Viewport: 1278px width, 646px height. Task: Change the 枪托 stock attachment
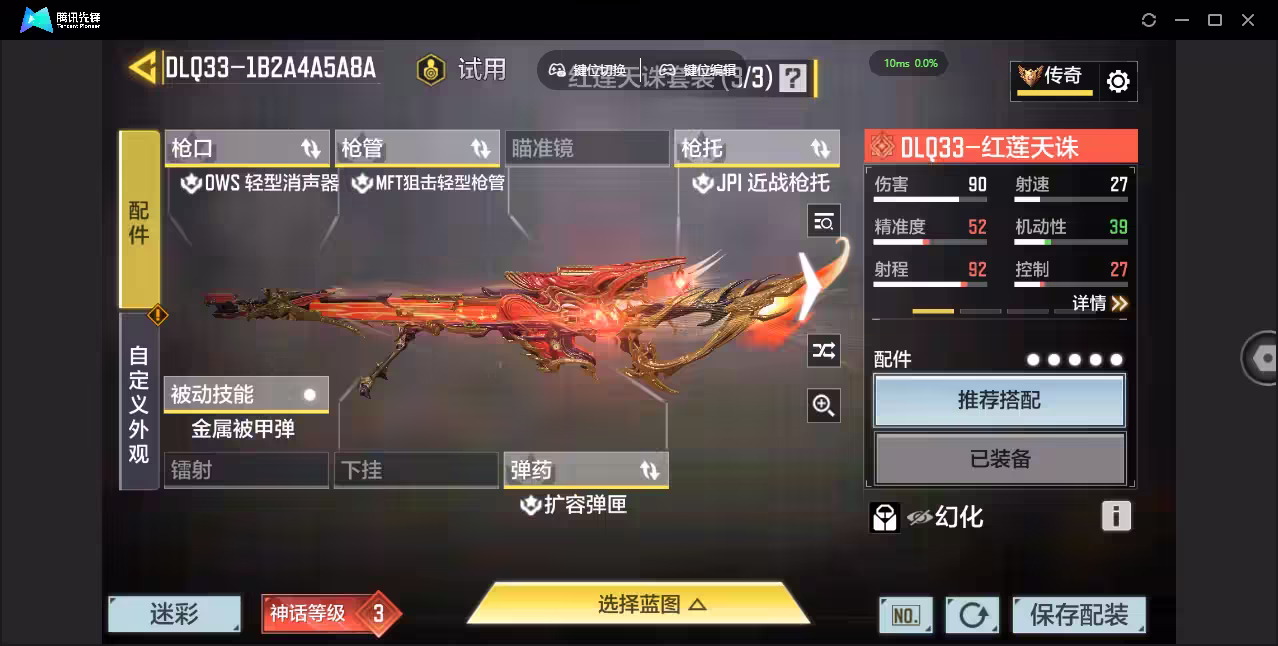(756, 149)
